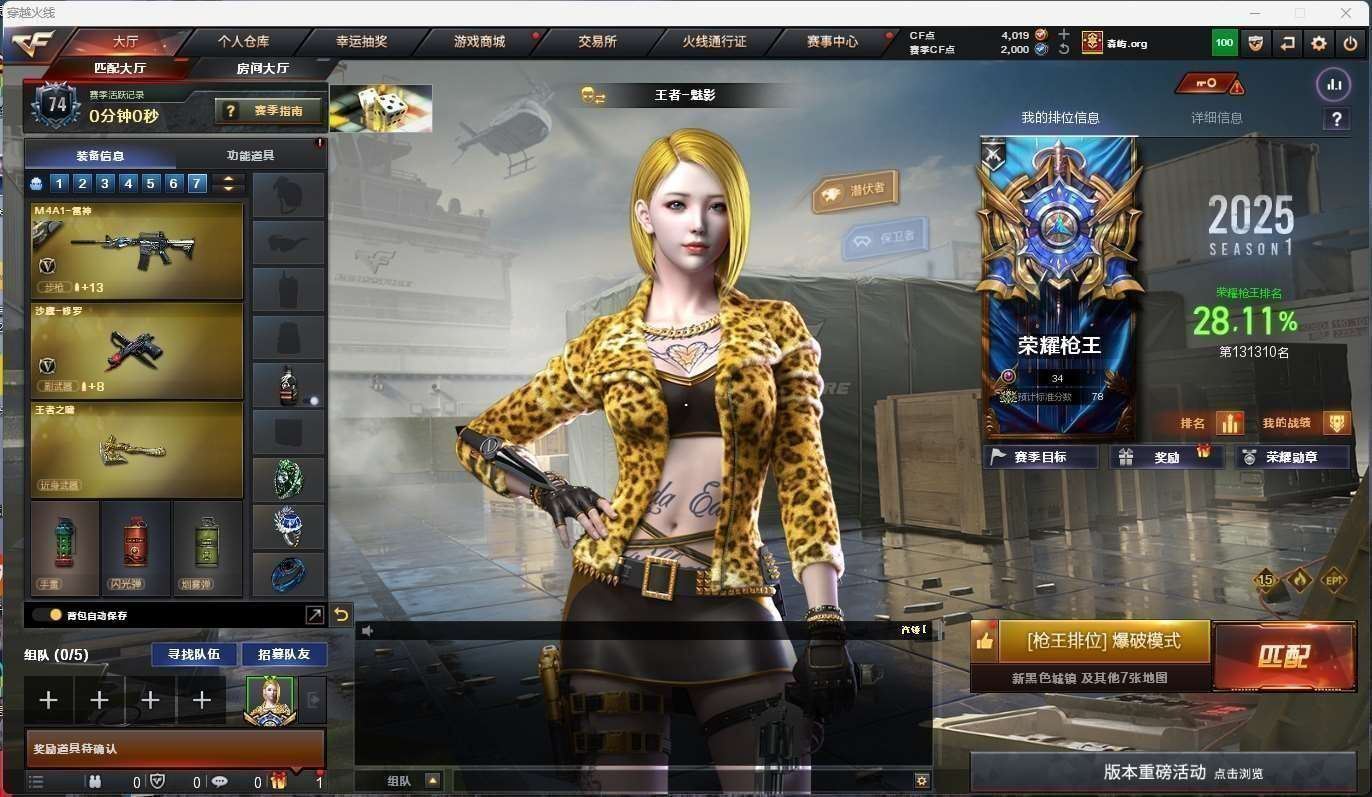Open the 游戏商城 shop
Image resolution: width=1372 pixels, height=797 pixels.
pos(479,42)
